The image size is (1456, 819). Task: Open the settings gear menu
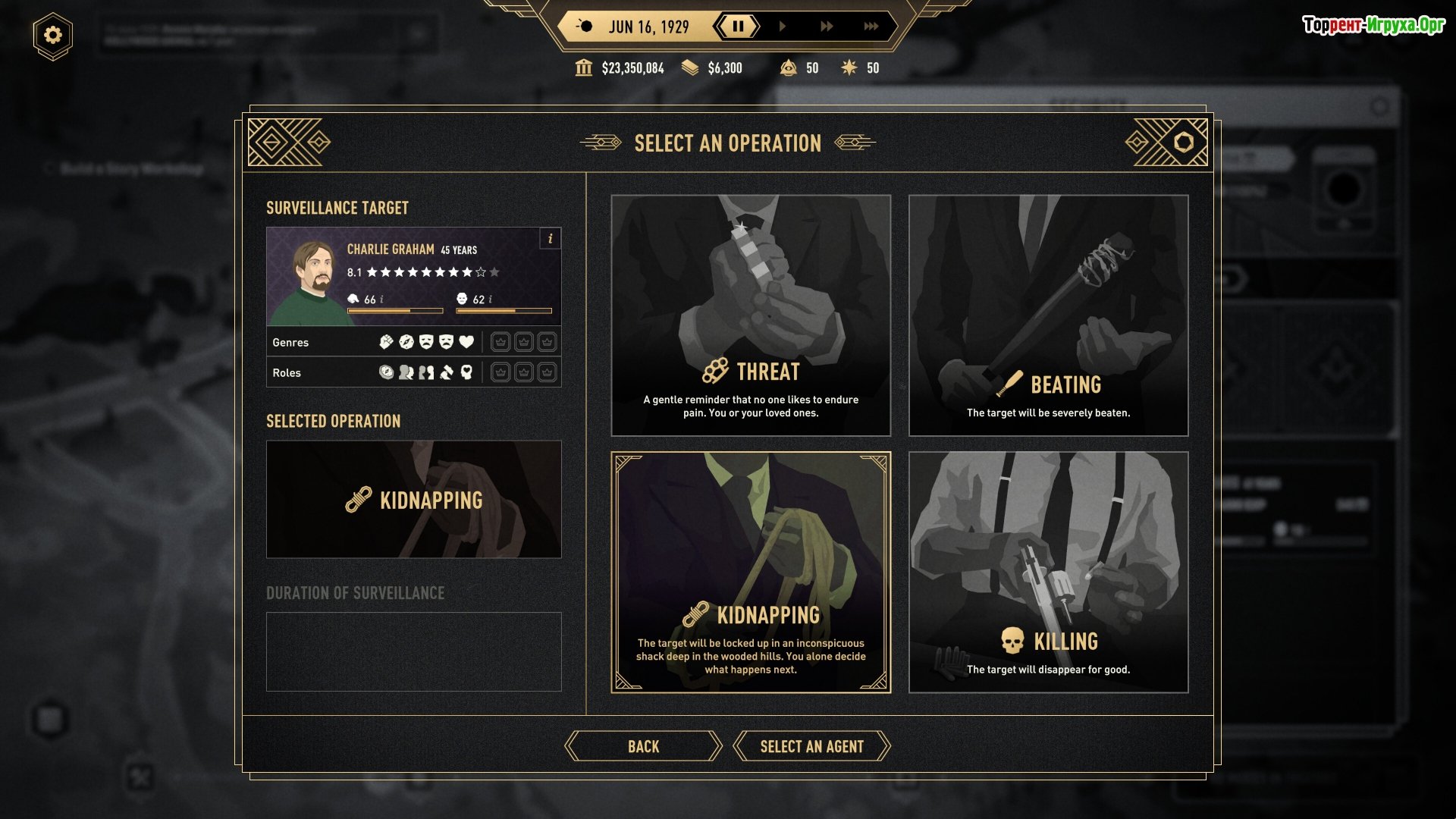pyautogui.click(x=52, y=35)
